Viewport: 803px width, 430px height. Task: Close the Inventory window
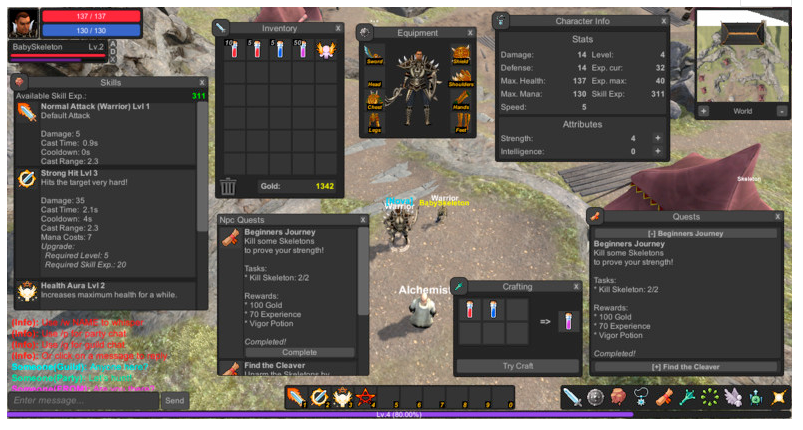(338, 29)
